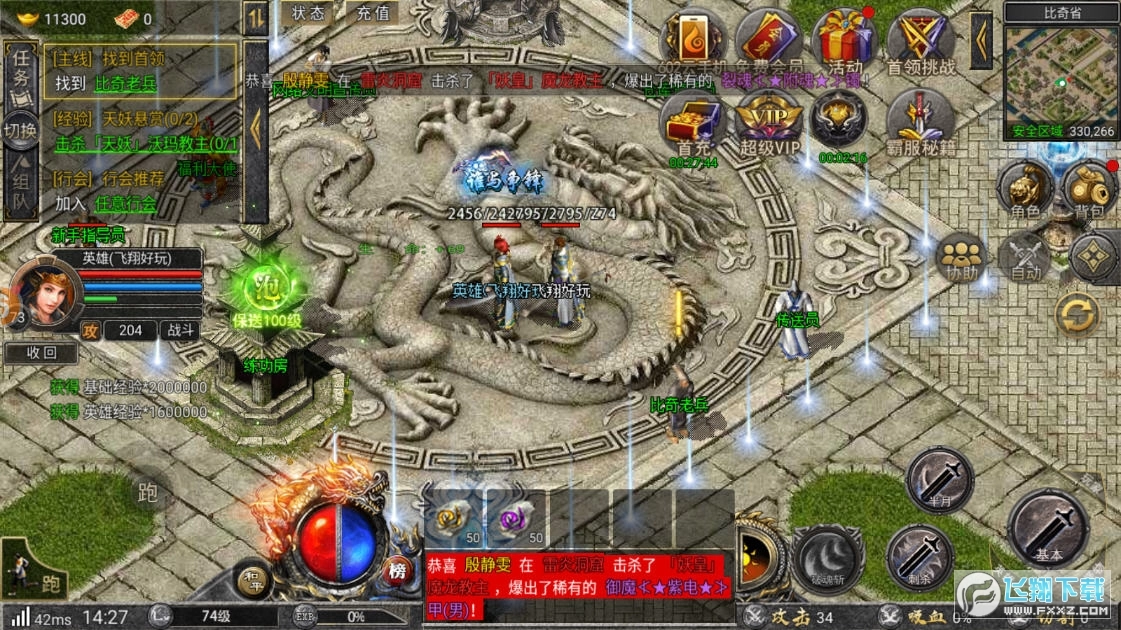Toggle 自动 auto-combat
The image size is (1121, 630).
1024,258
